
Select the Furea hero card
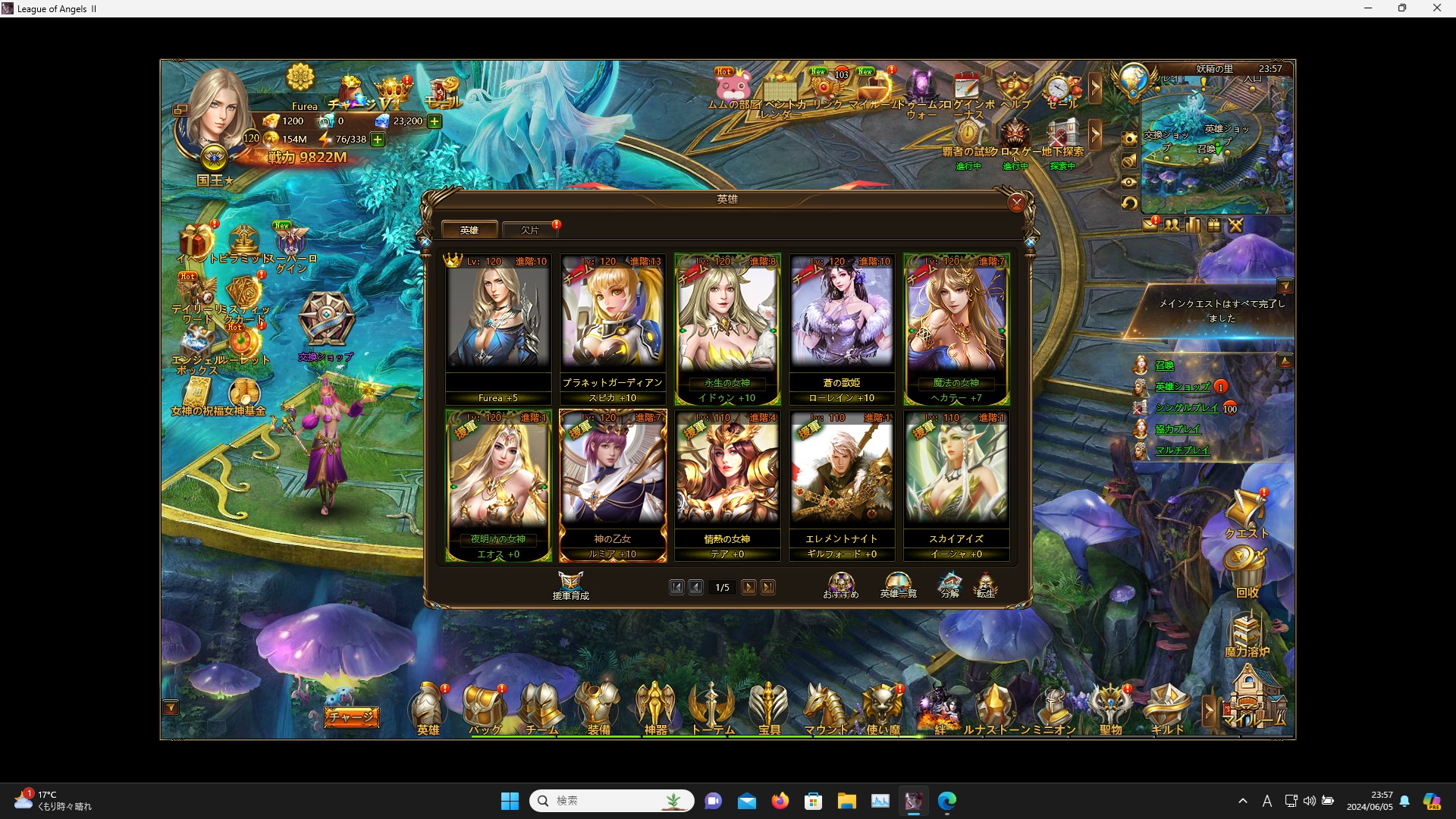pos(498,328)
